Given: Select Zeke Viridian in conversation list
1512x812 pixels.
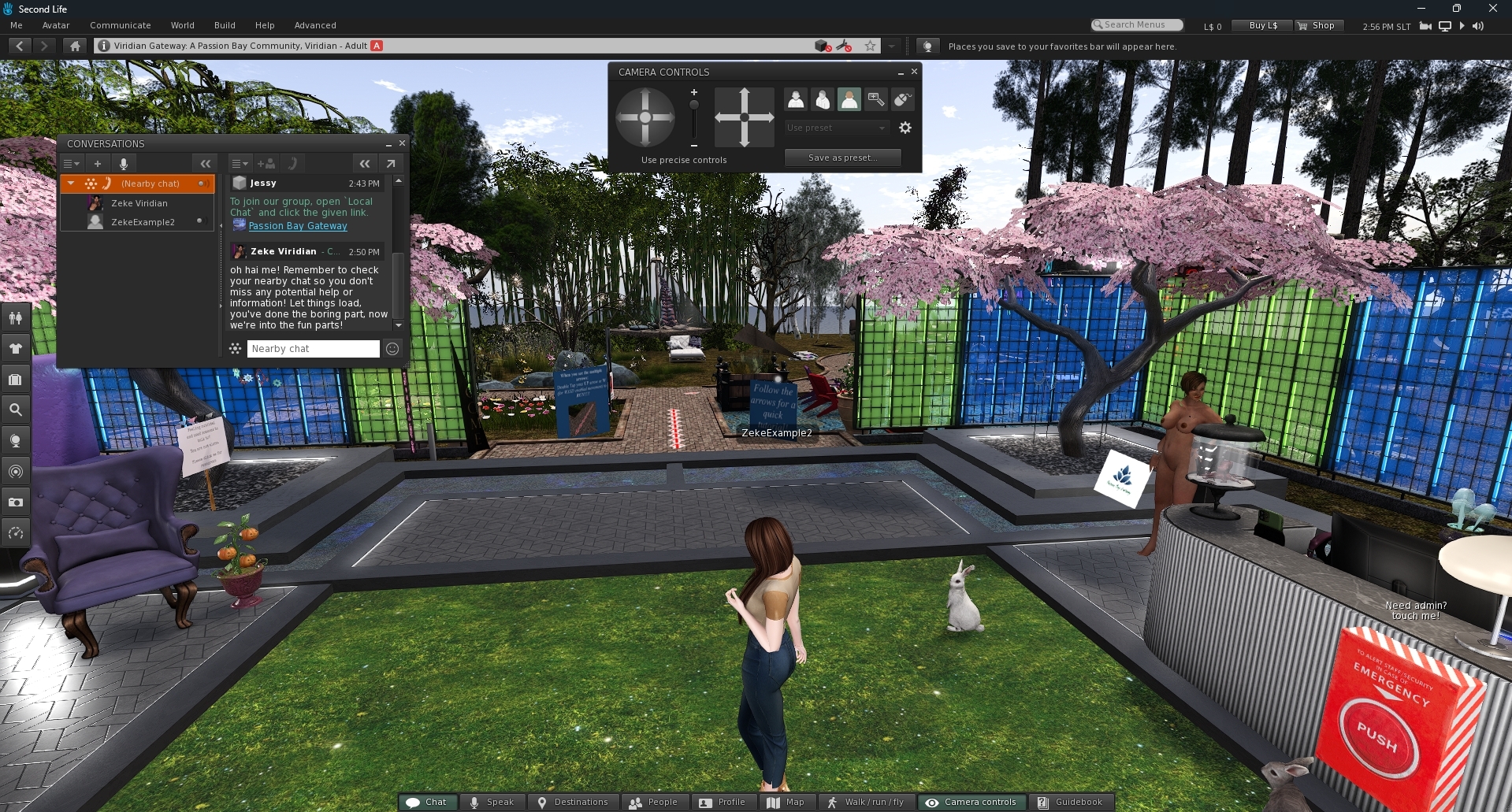Looking at the screenshot, I should coord(139,203).
